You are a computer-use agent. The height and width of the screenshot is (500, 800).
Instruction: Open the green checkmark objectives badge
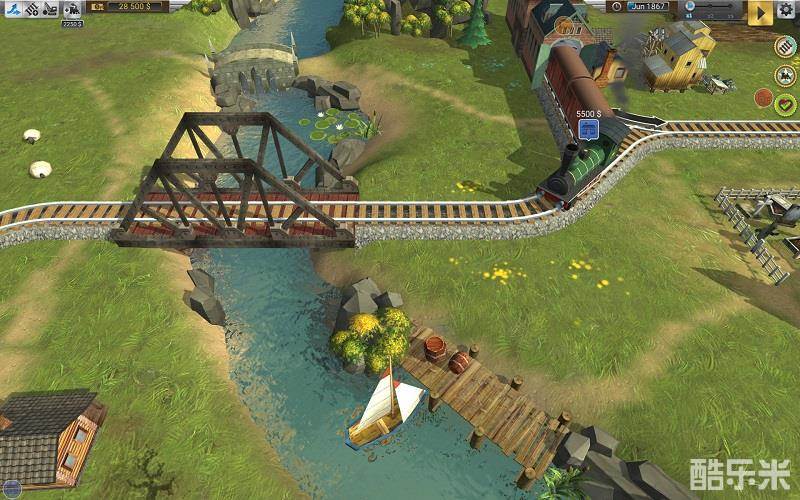[786, 103]
